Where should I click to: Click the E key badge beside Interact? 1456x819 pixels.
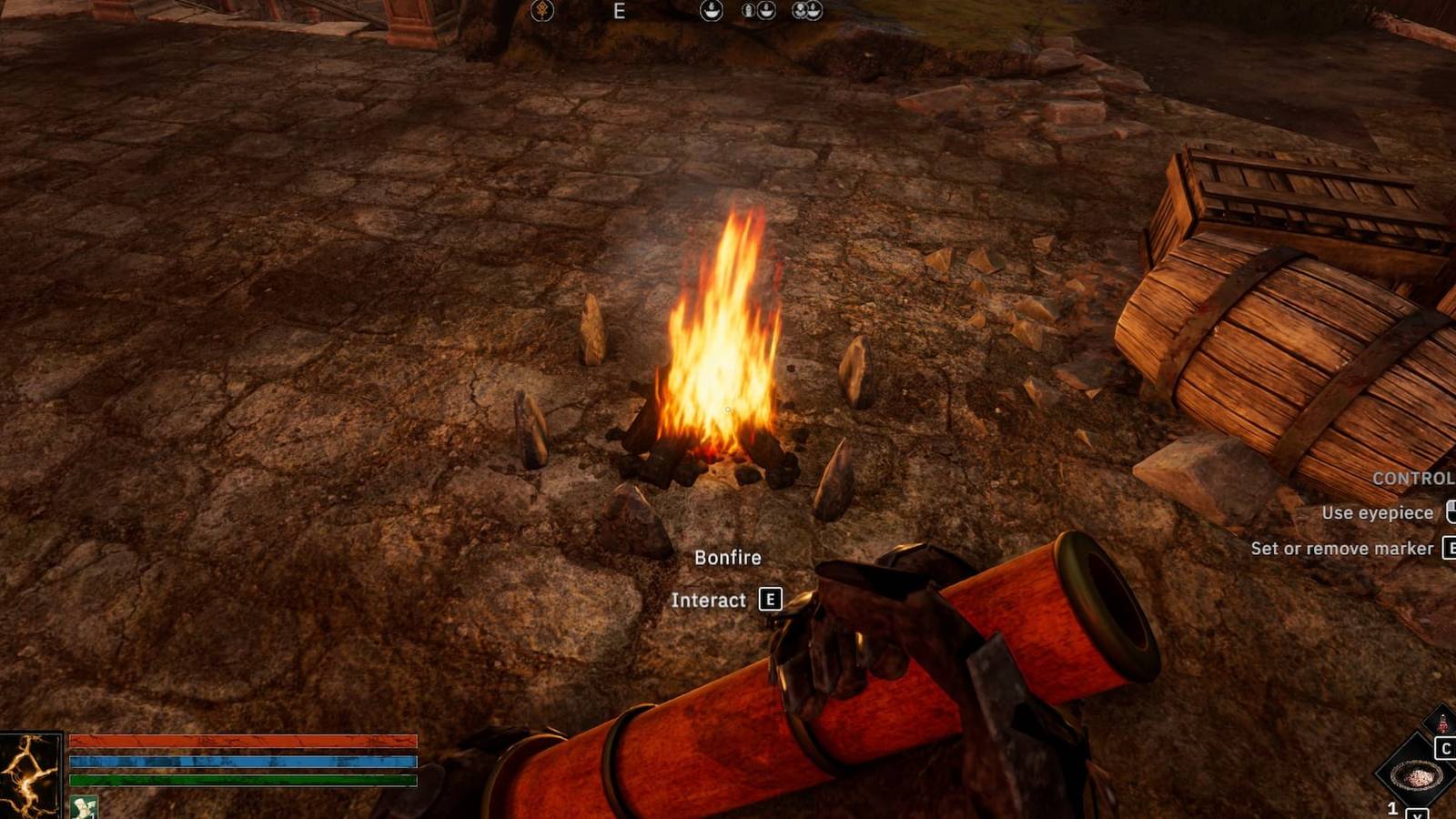coord(771,601)
